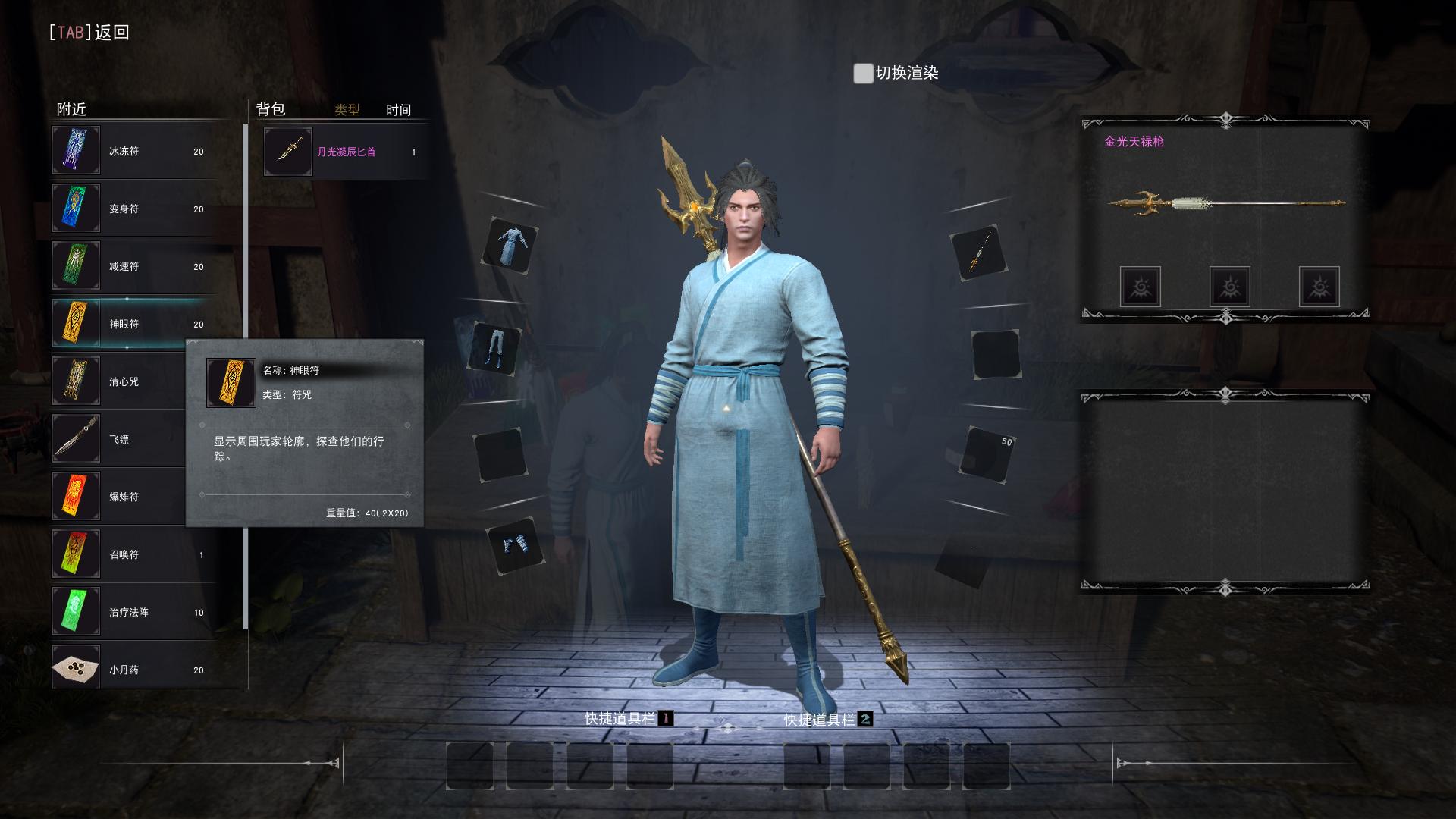The image size is (1456, 819).
Task: Click the equipped spear weapon slot
Action: point(978,253)
